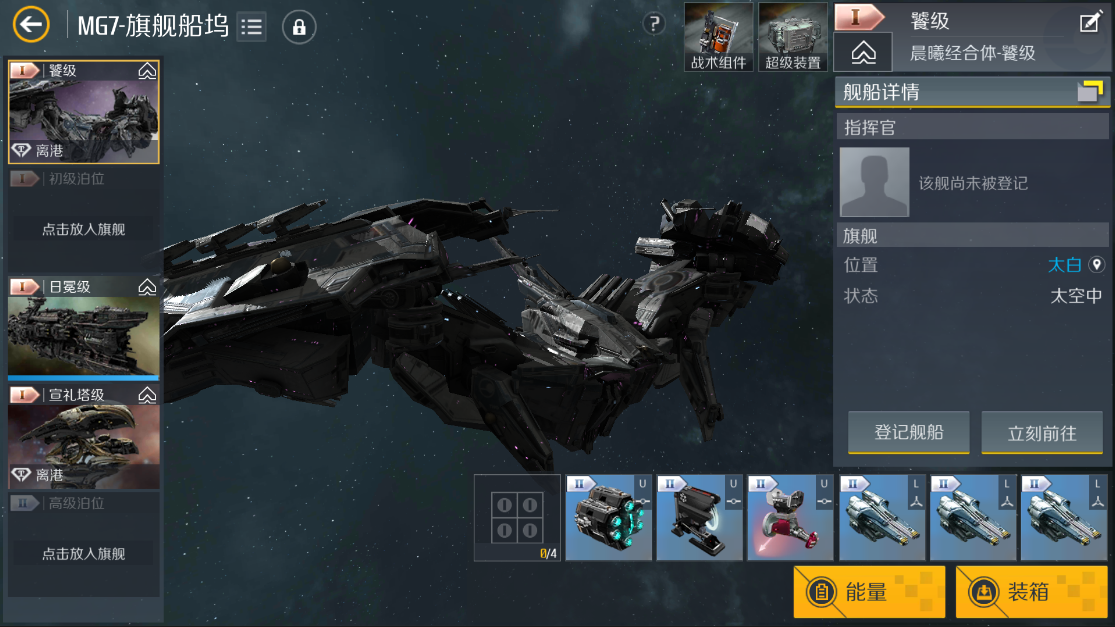Select the 宣礼塔级 flagship thumbnail
1115x627 pixels.
[83, 437]
